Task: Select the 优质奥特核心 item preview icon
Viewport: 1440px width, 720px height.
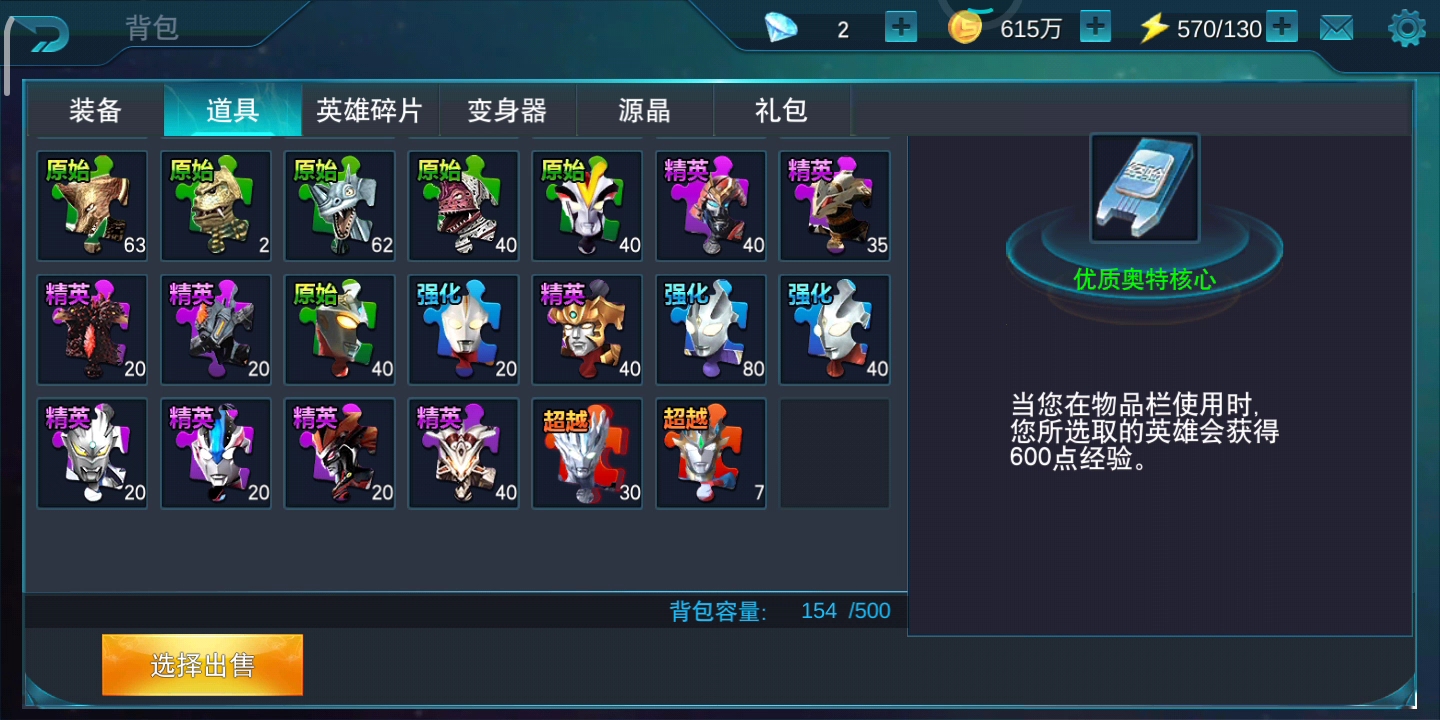Action: coord(1143,188)
